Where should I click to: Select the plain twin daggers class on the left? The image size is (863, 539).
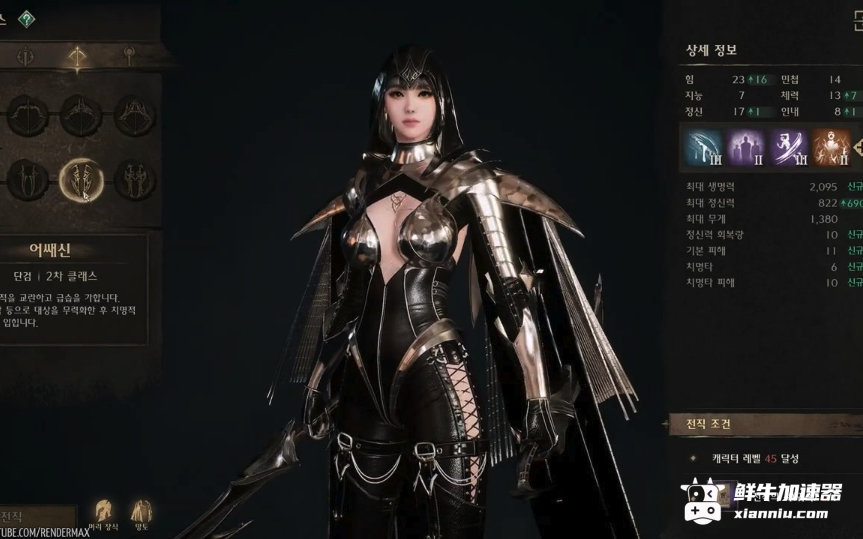click(27, 180)
